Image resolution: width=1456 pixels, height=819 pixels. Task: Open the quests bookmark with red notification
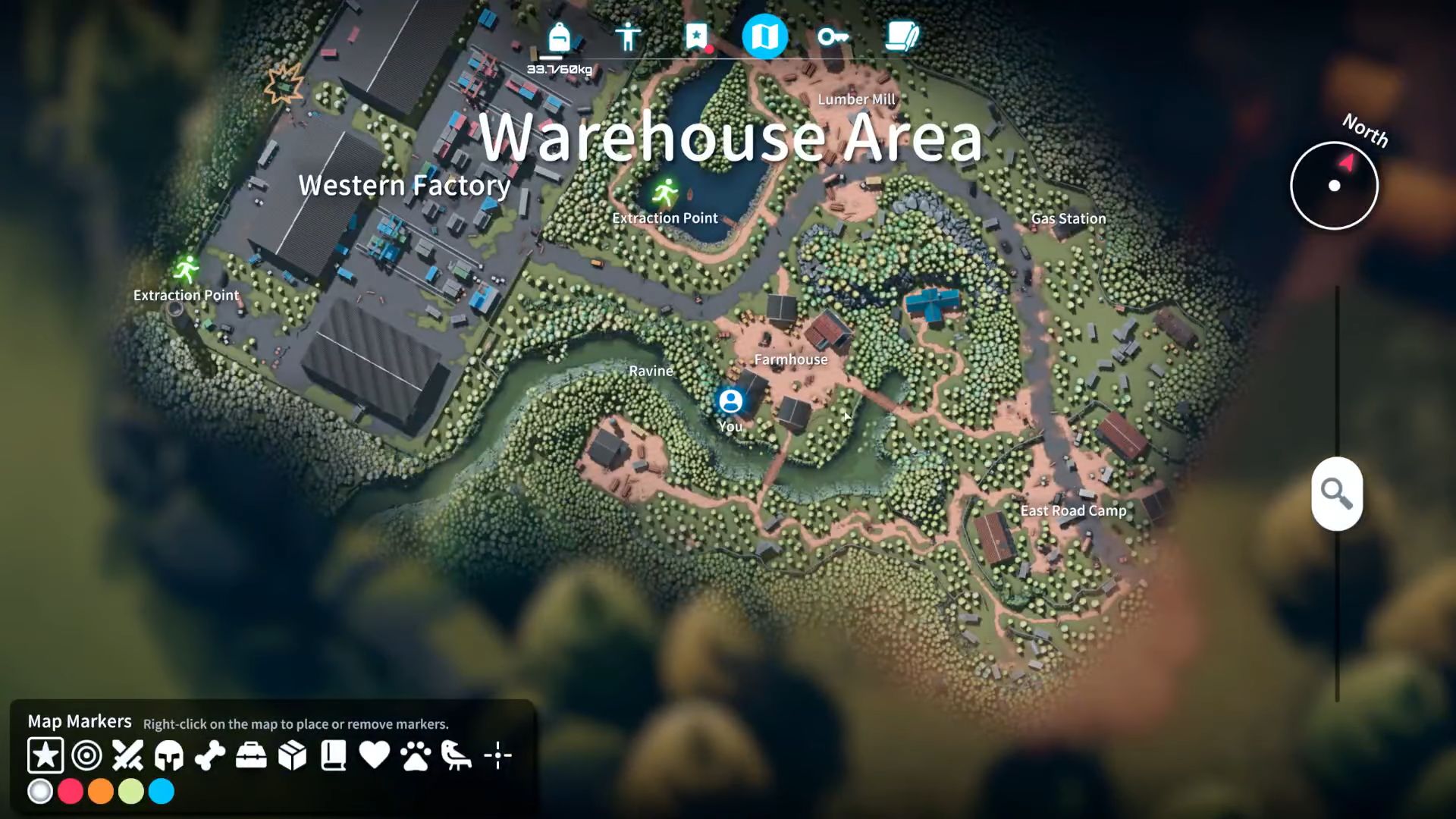697,36
